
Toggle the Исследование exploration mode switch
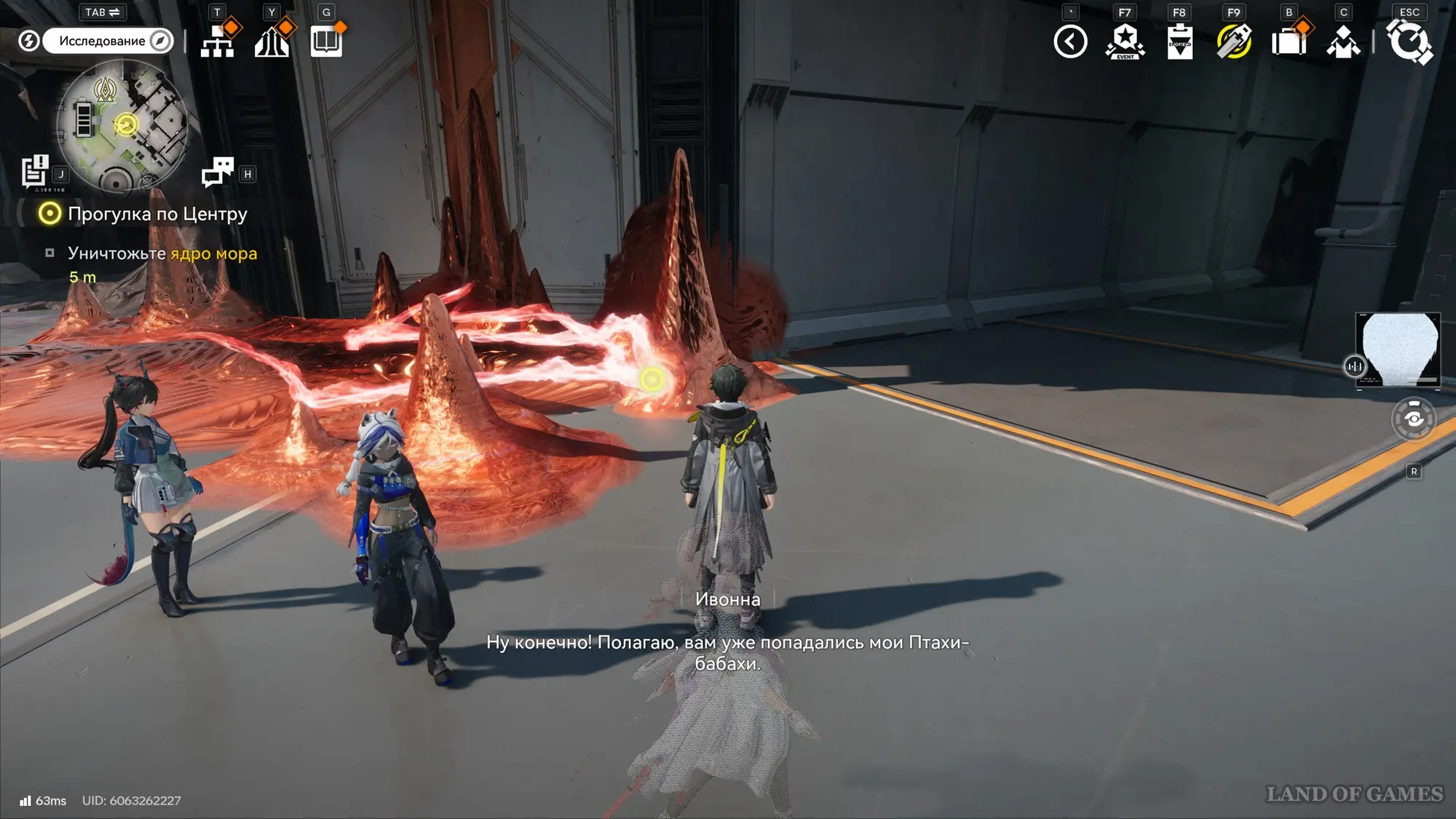coord(108,41)
